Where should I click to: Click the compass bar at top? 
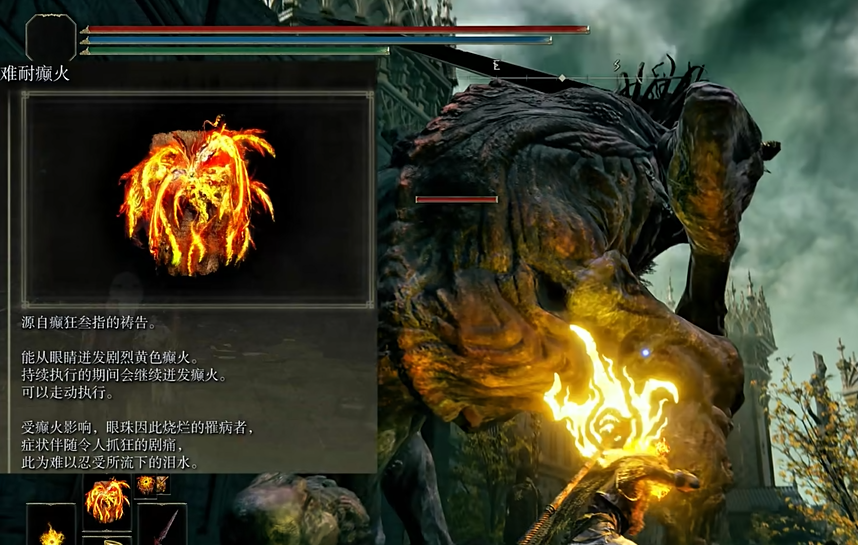click(x=562, y=76)
